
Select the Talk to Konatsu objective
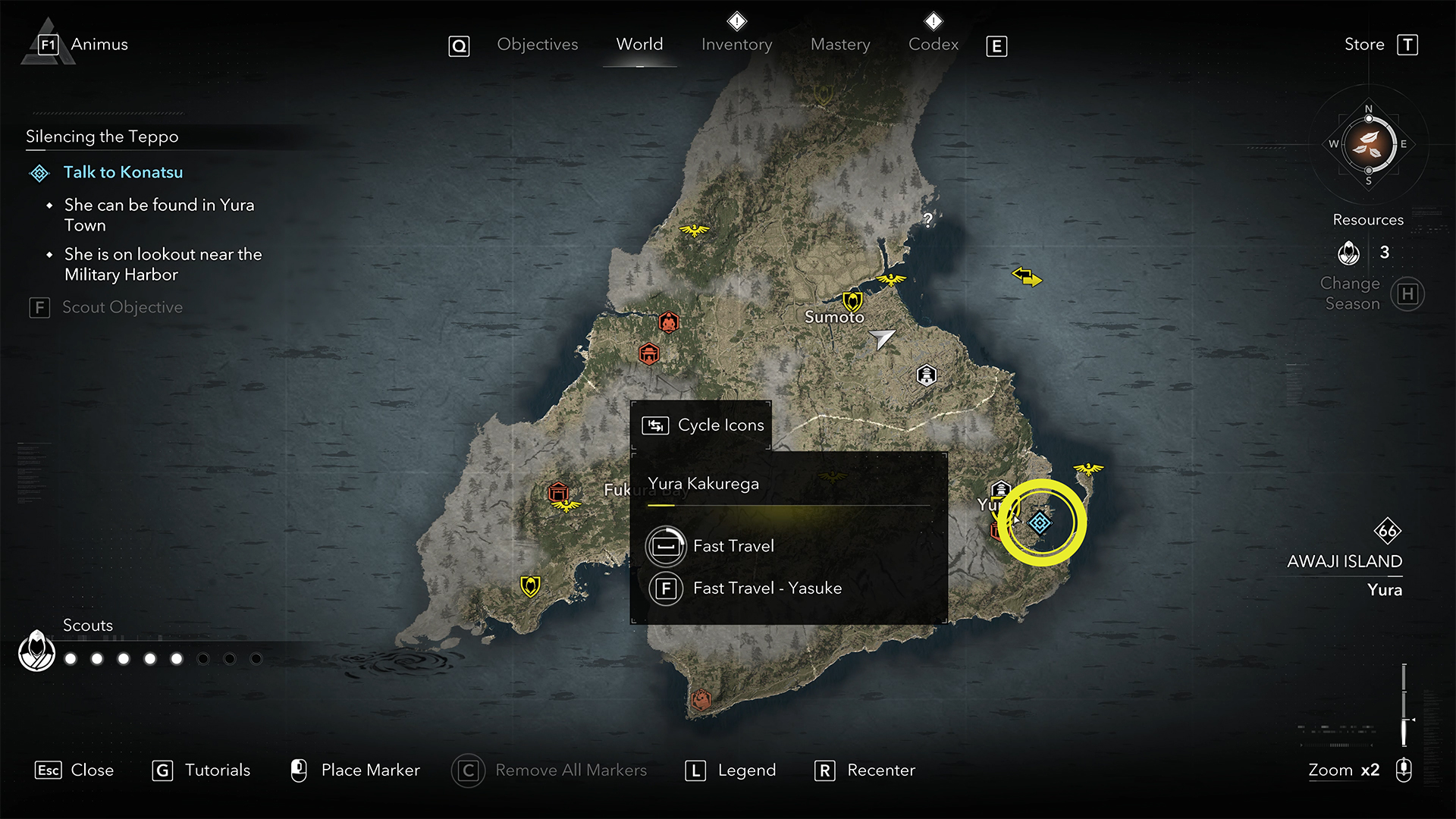123,173
